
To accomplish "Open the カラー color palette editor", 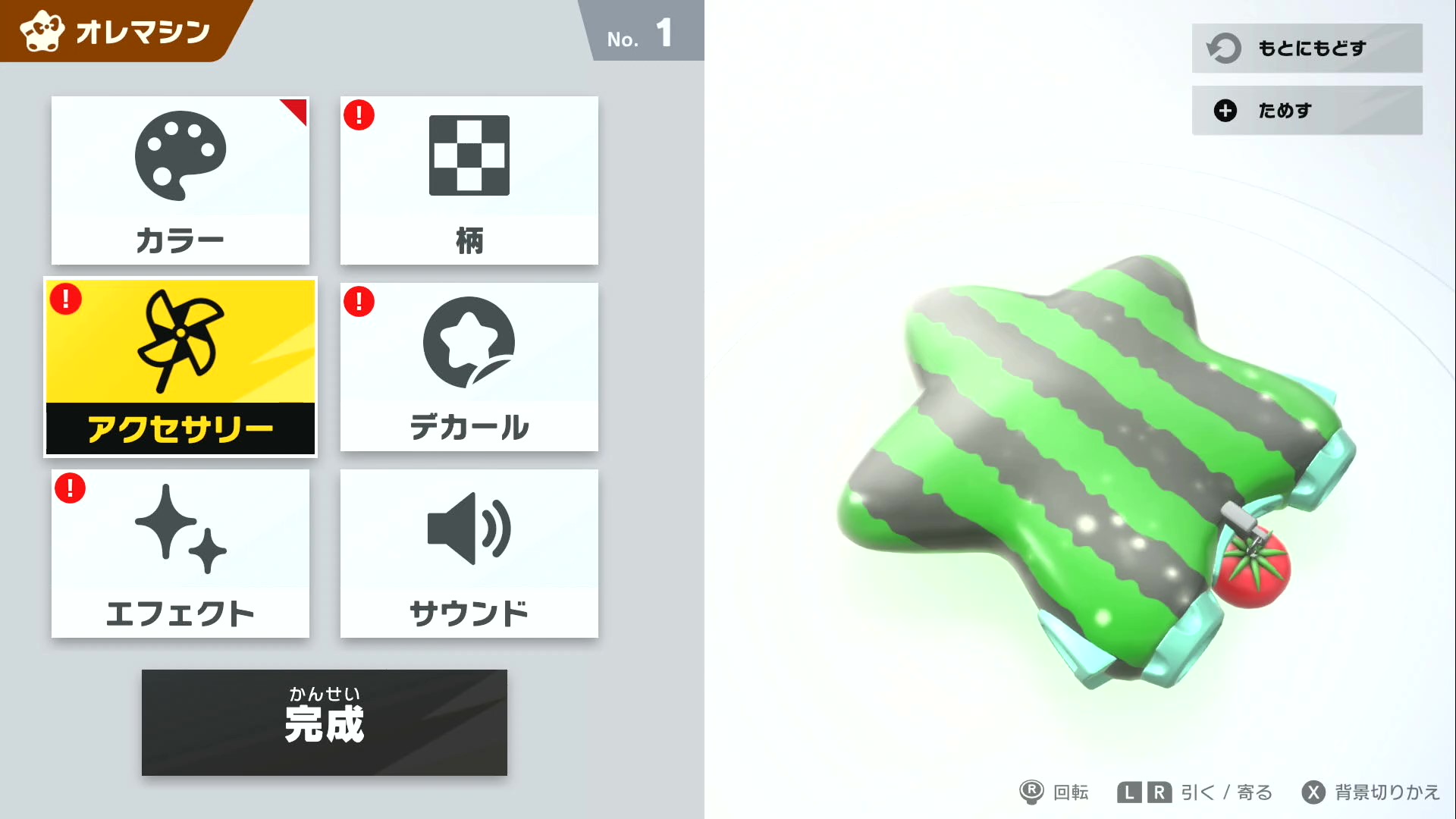I will point(180,180).
